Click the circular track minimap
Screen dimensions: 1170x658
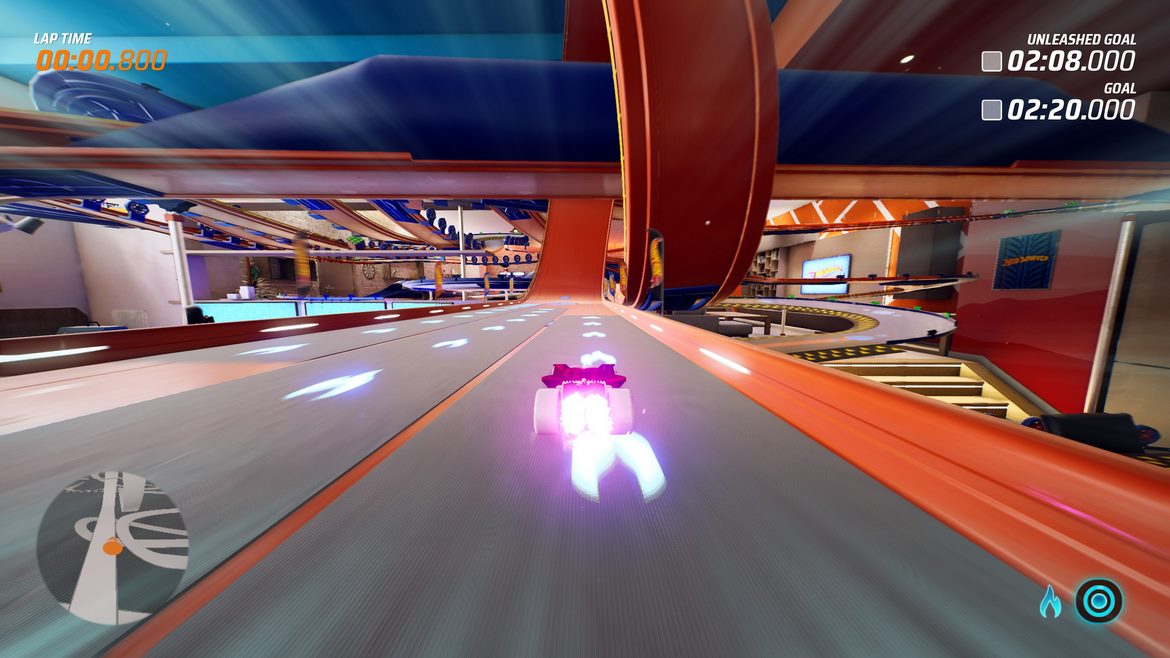(112, 548)
